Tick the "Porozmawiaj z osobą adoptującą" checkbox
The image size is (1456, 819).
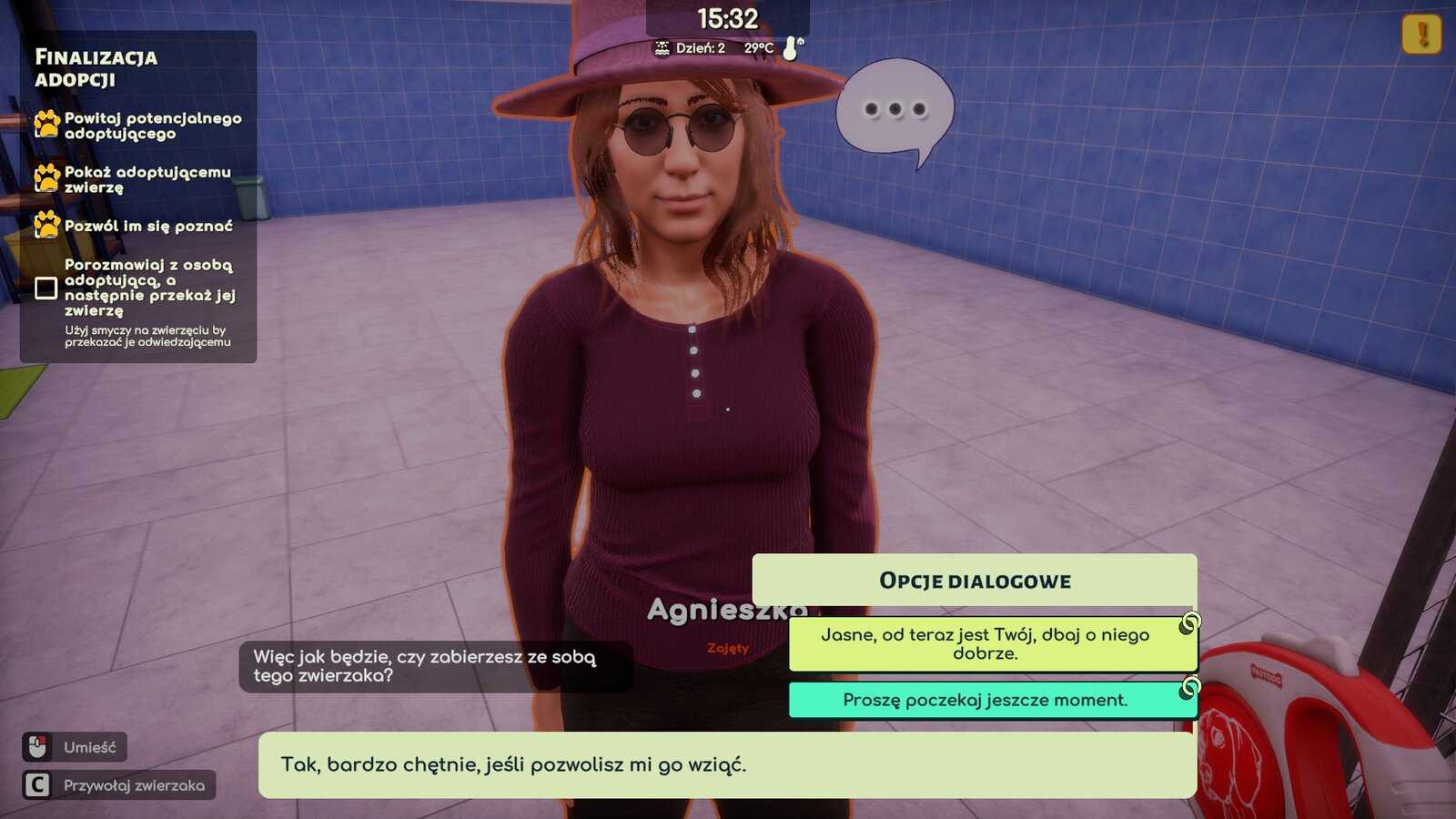(46, 288)
